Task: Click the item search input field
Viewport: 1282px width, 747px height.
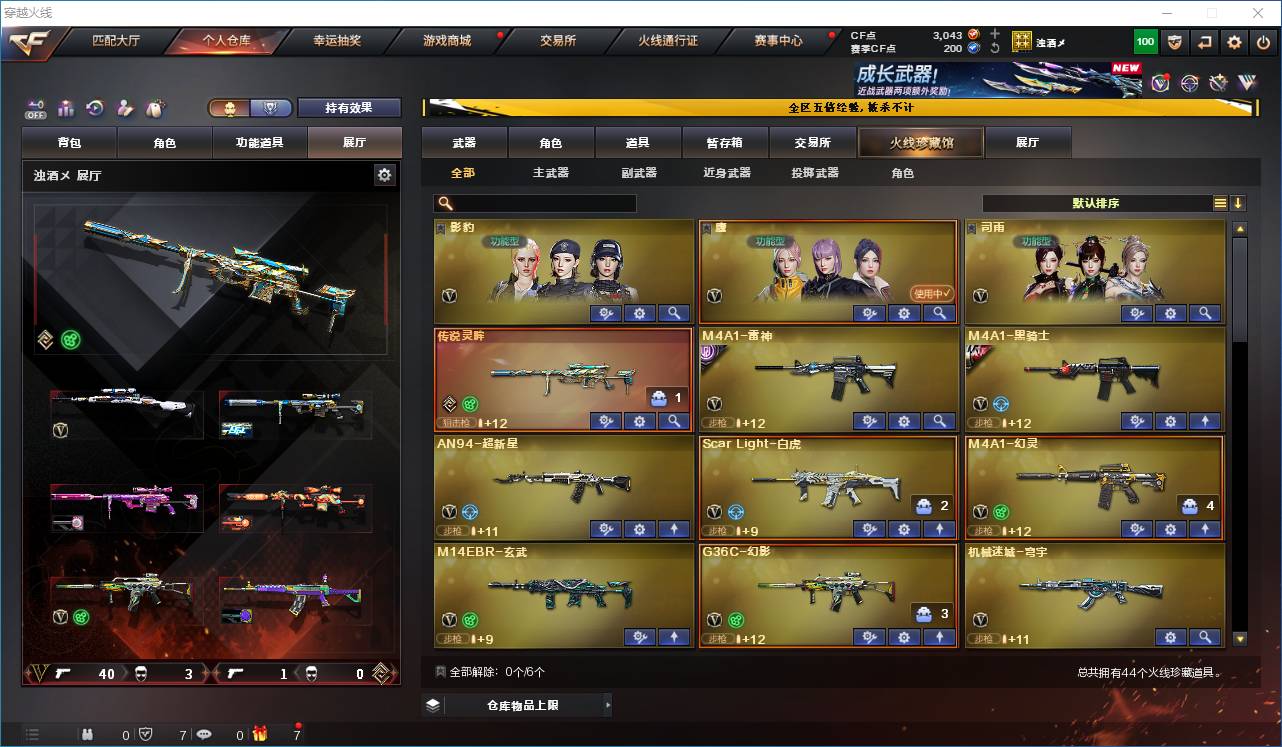Action: (545, 203)
